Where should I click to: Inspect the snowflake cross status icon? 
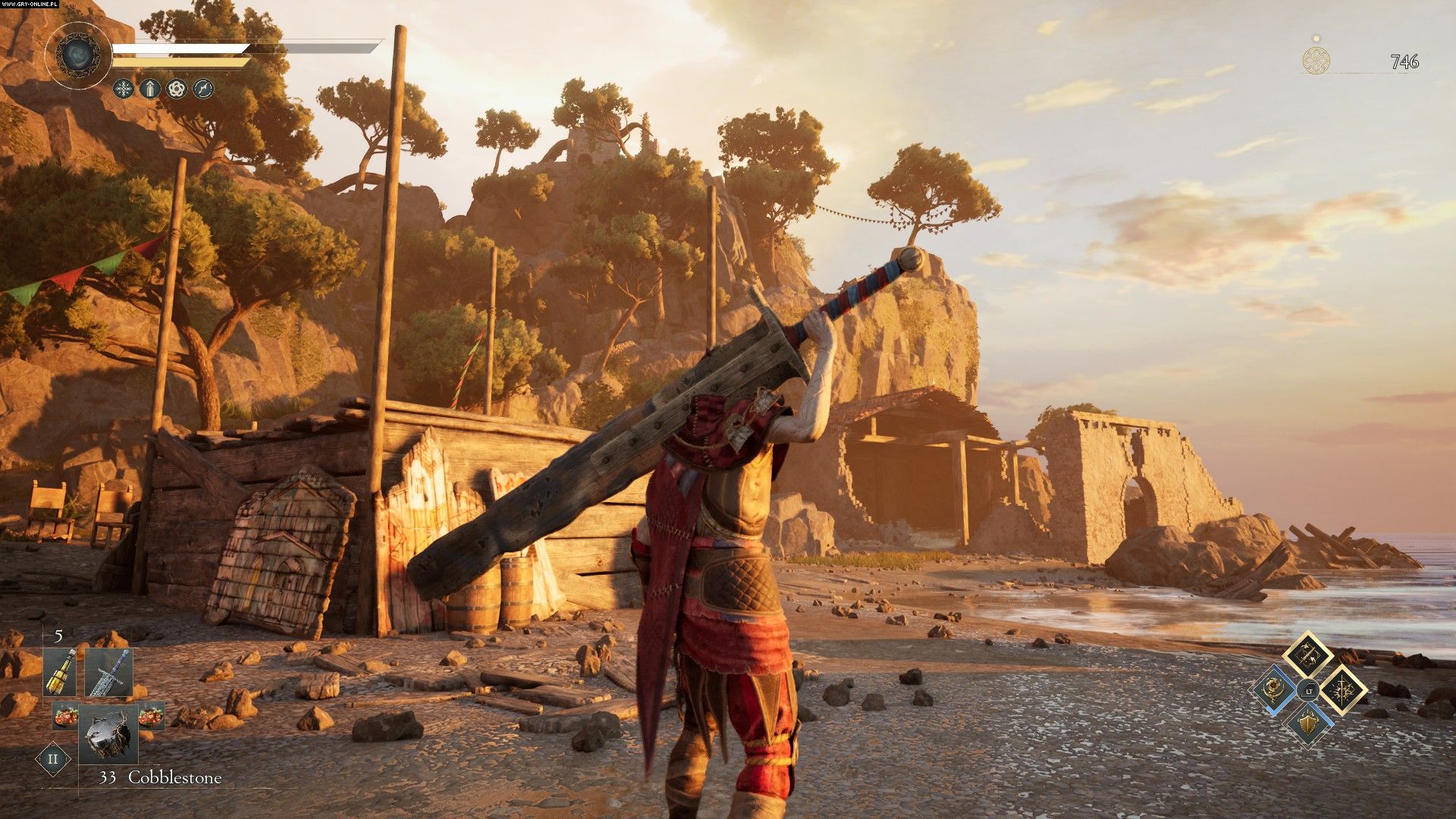point(123,89)
